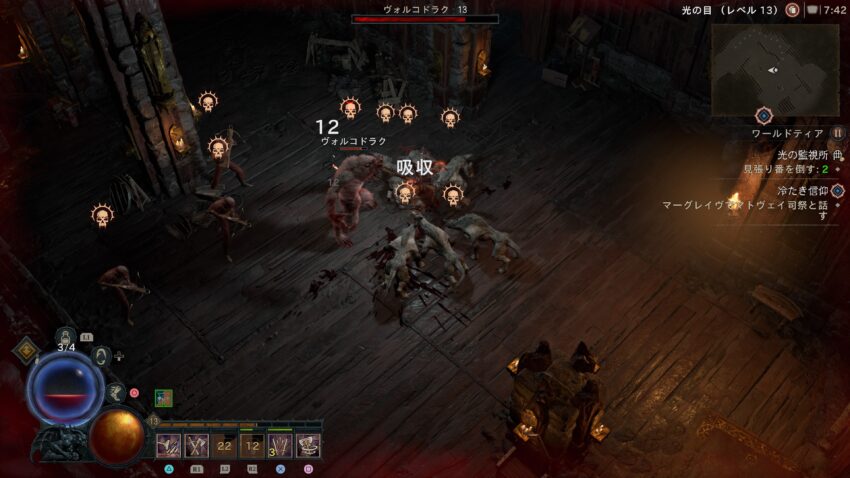The height and width of the screenshot is (478, 850).
Task: Select the 光の監視所 dungeon objective
Action: [x=800, y=155]
